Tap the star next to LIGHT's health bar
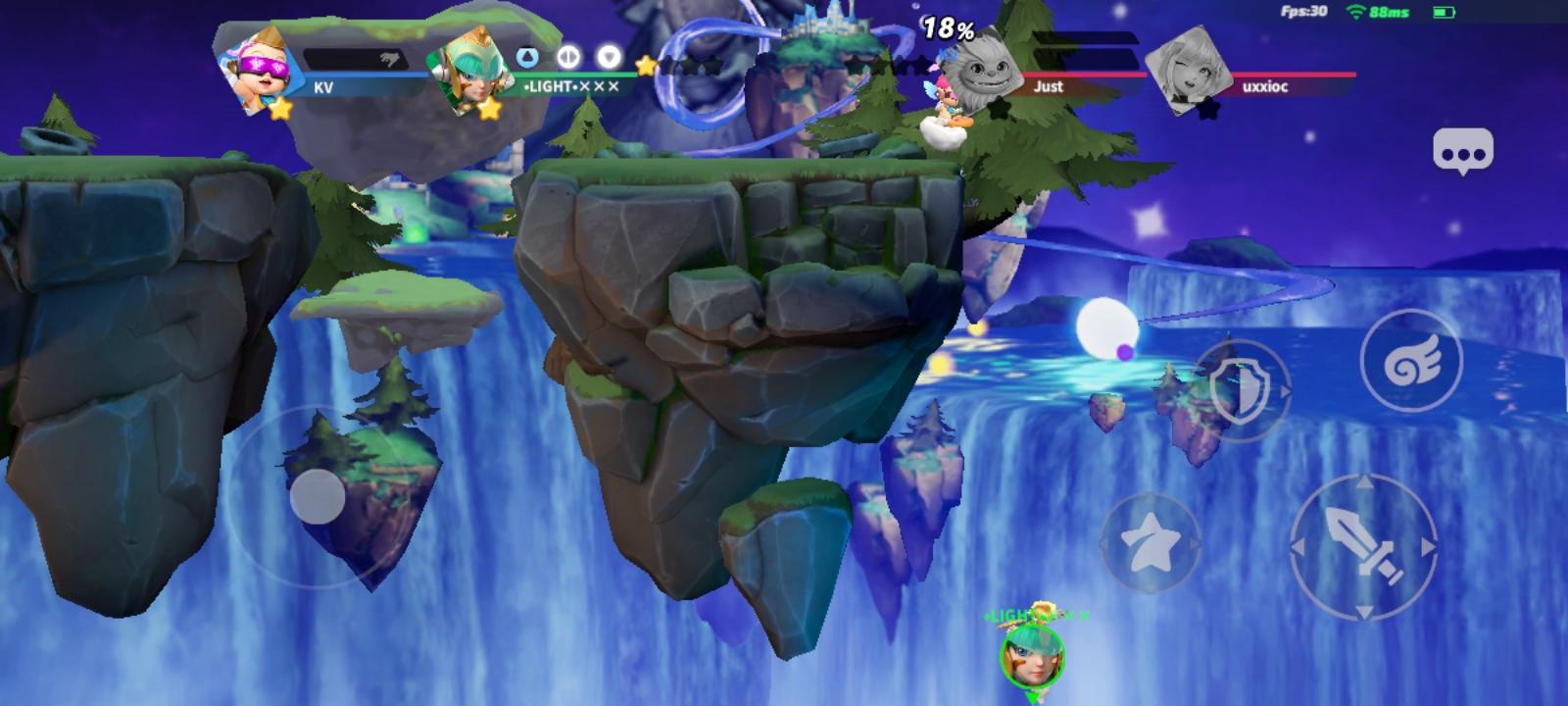 (644, 64)
